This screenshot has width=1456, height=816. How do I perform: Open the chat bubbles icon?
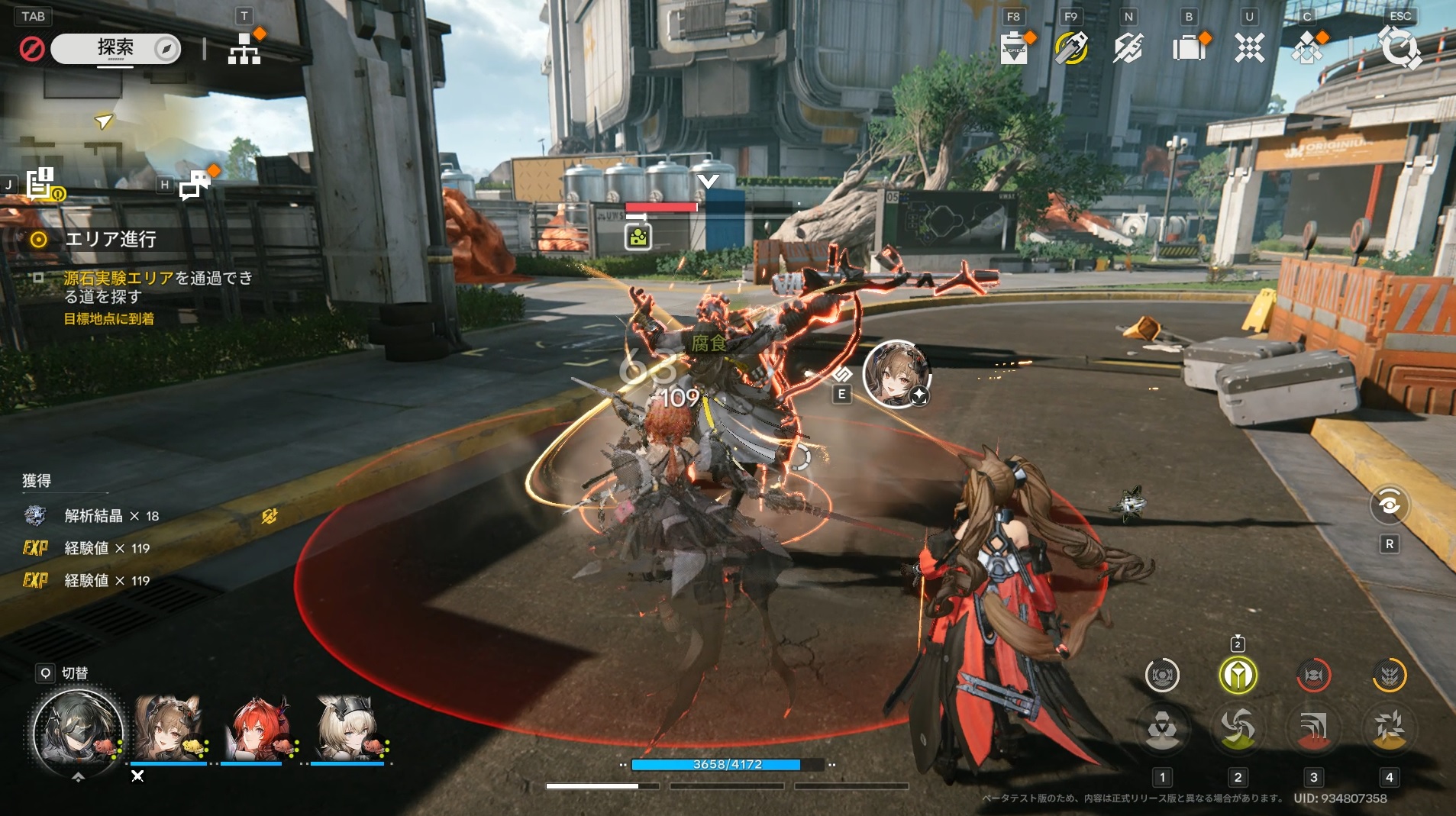point(195,184)
